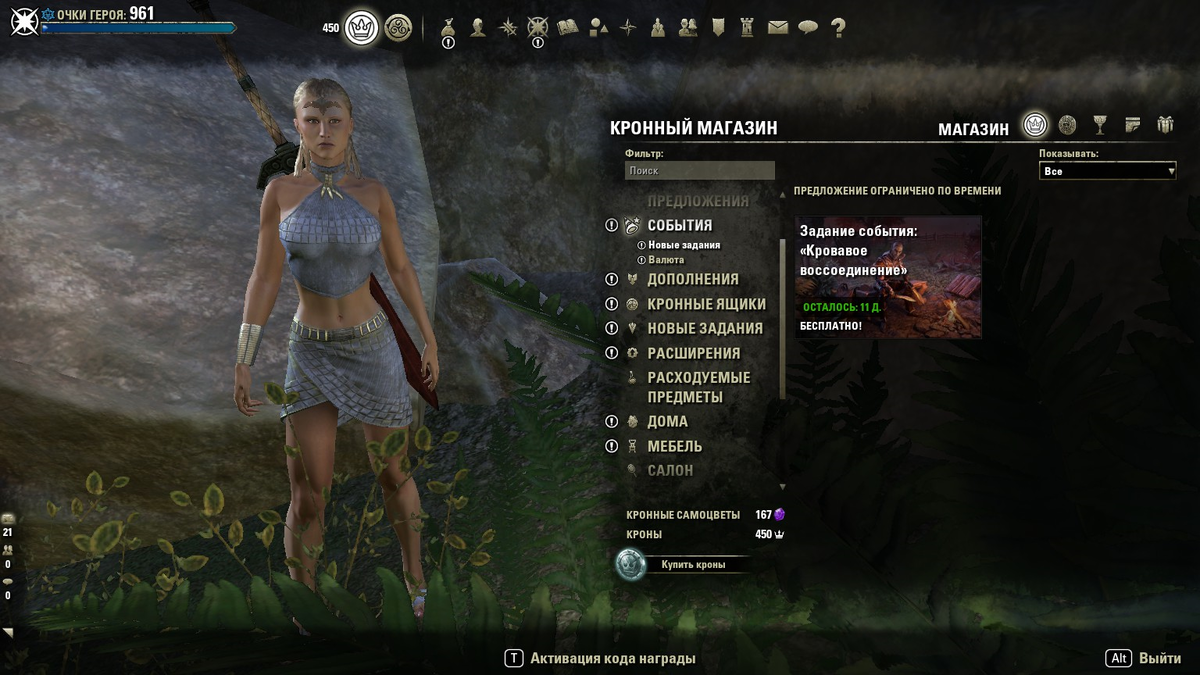Click the Купить кроны button
The width and height of the screenshot is (1200, 675).
[692, 564]
